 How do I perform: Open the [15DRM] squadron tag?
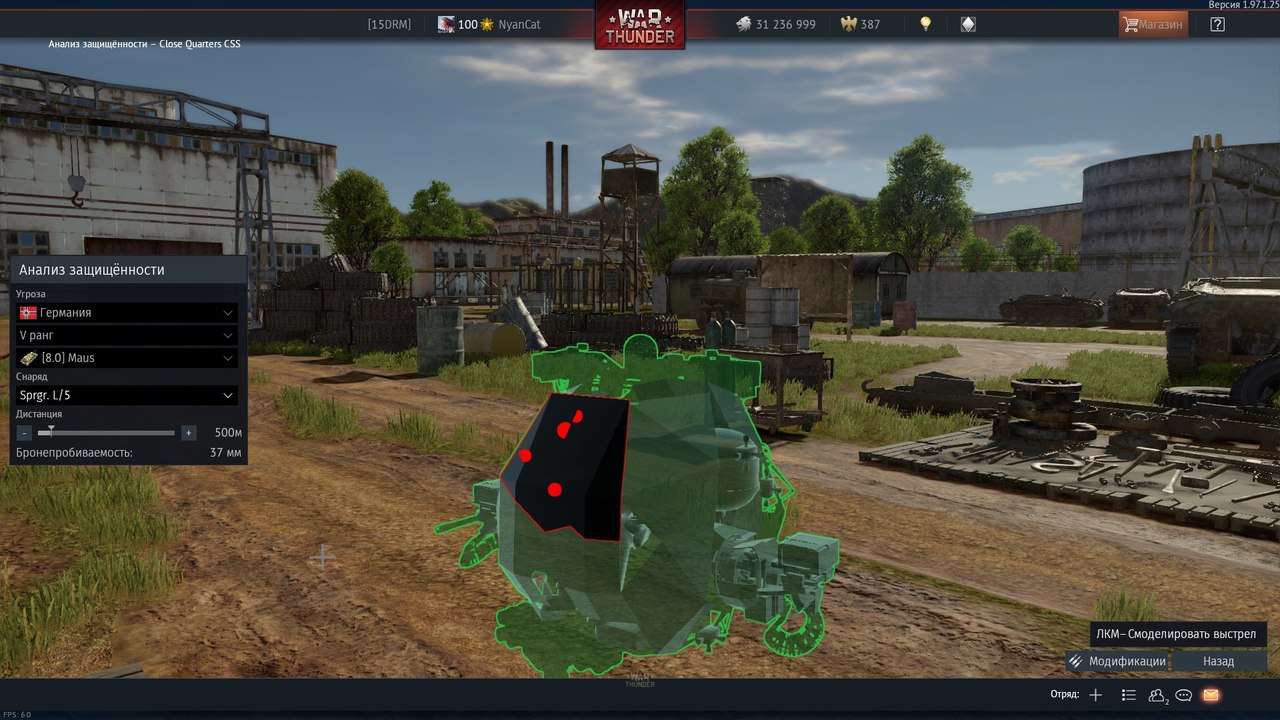389,24
